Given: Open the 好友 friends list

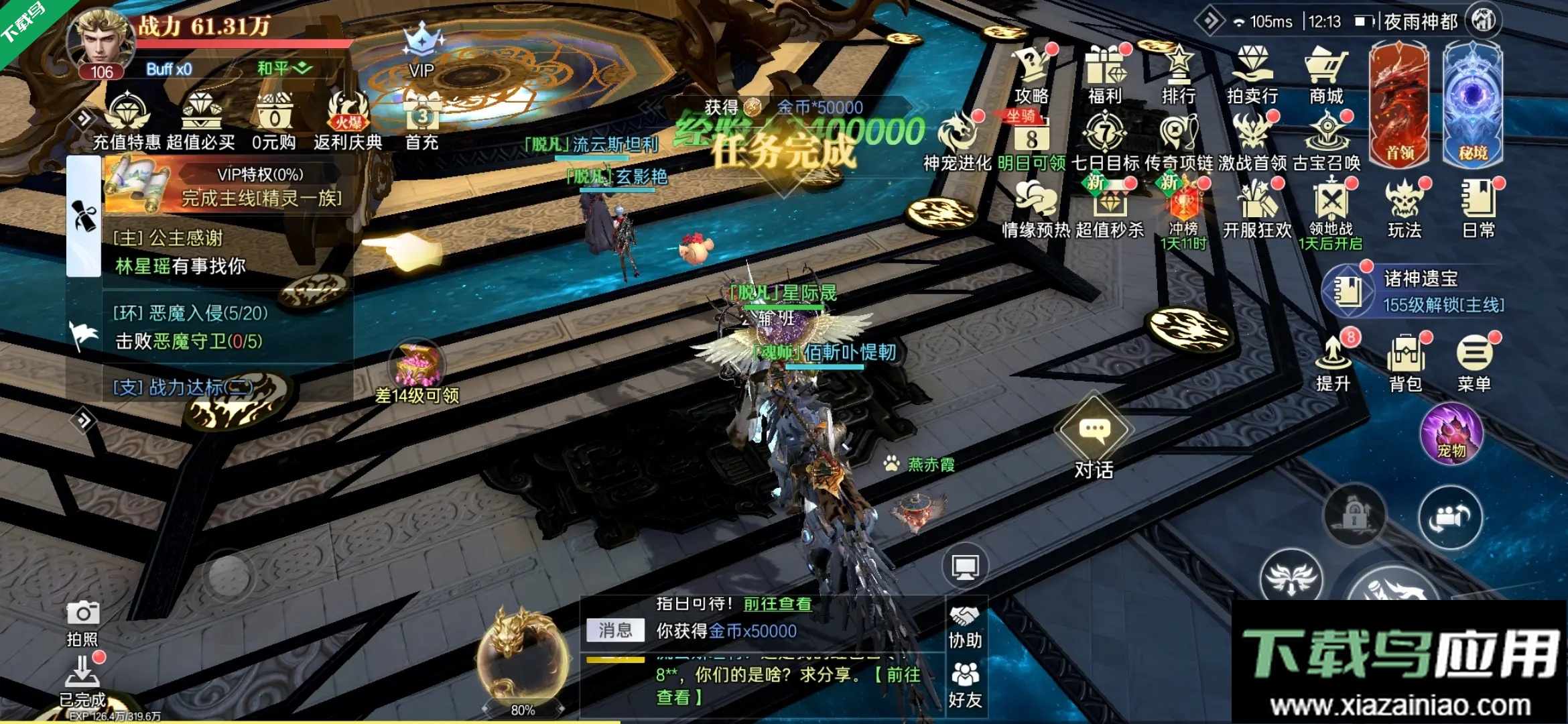Looking at the screenshot, I should pyautogui.click(x=965, y=684).
